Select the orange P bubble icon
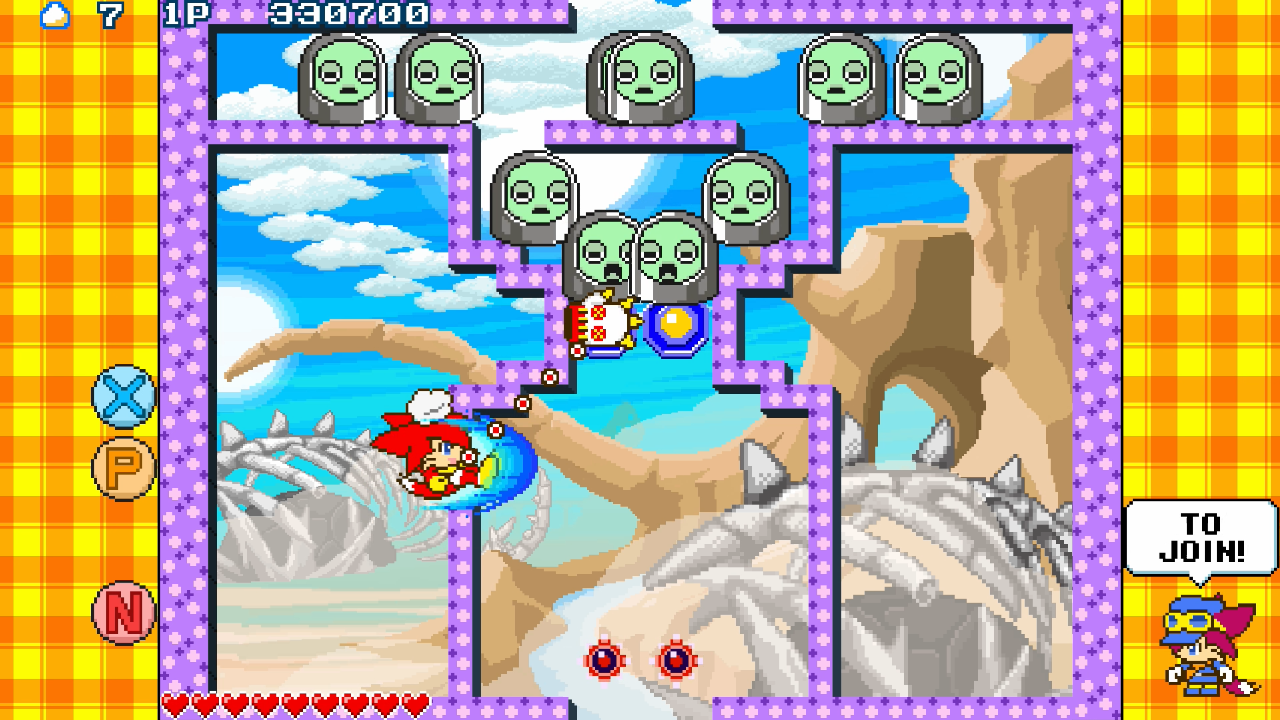The image size is (1280, 720). [124, 468]
